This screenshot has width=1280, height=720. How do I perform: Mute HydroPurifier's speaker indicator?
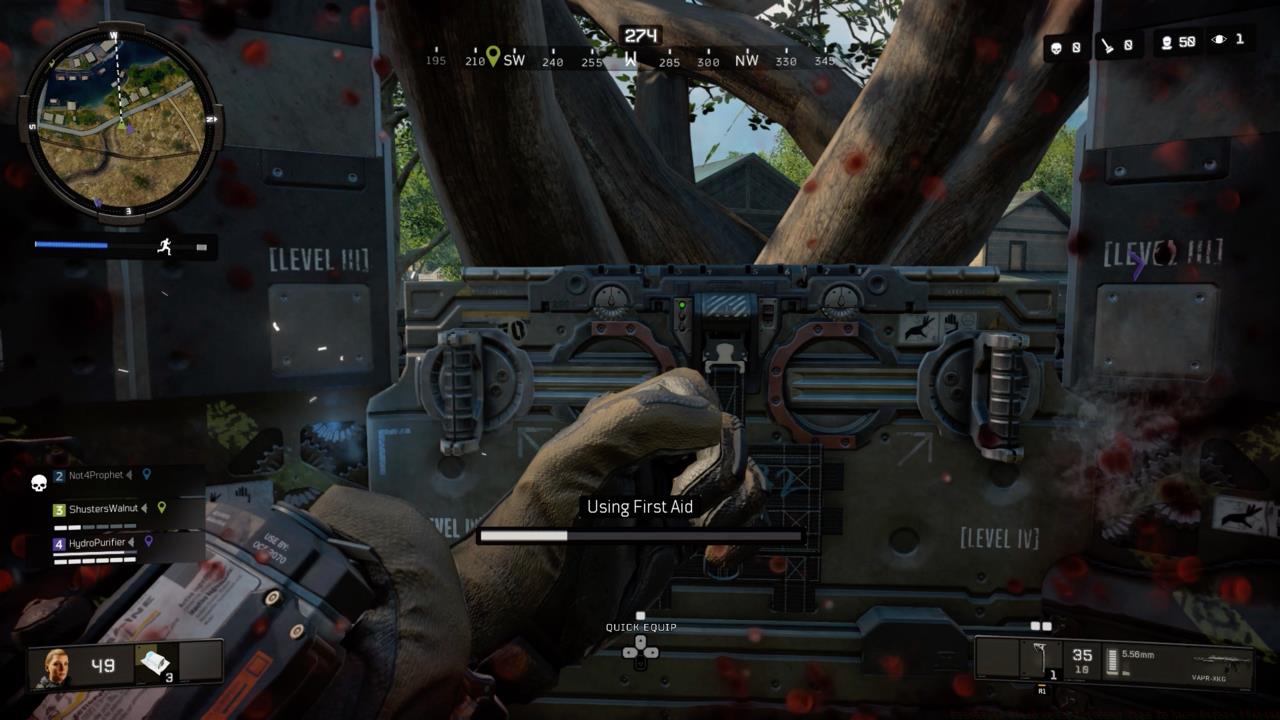point(130,541)
